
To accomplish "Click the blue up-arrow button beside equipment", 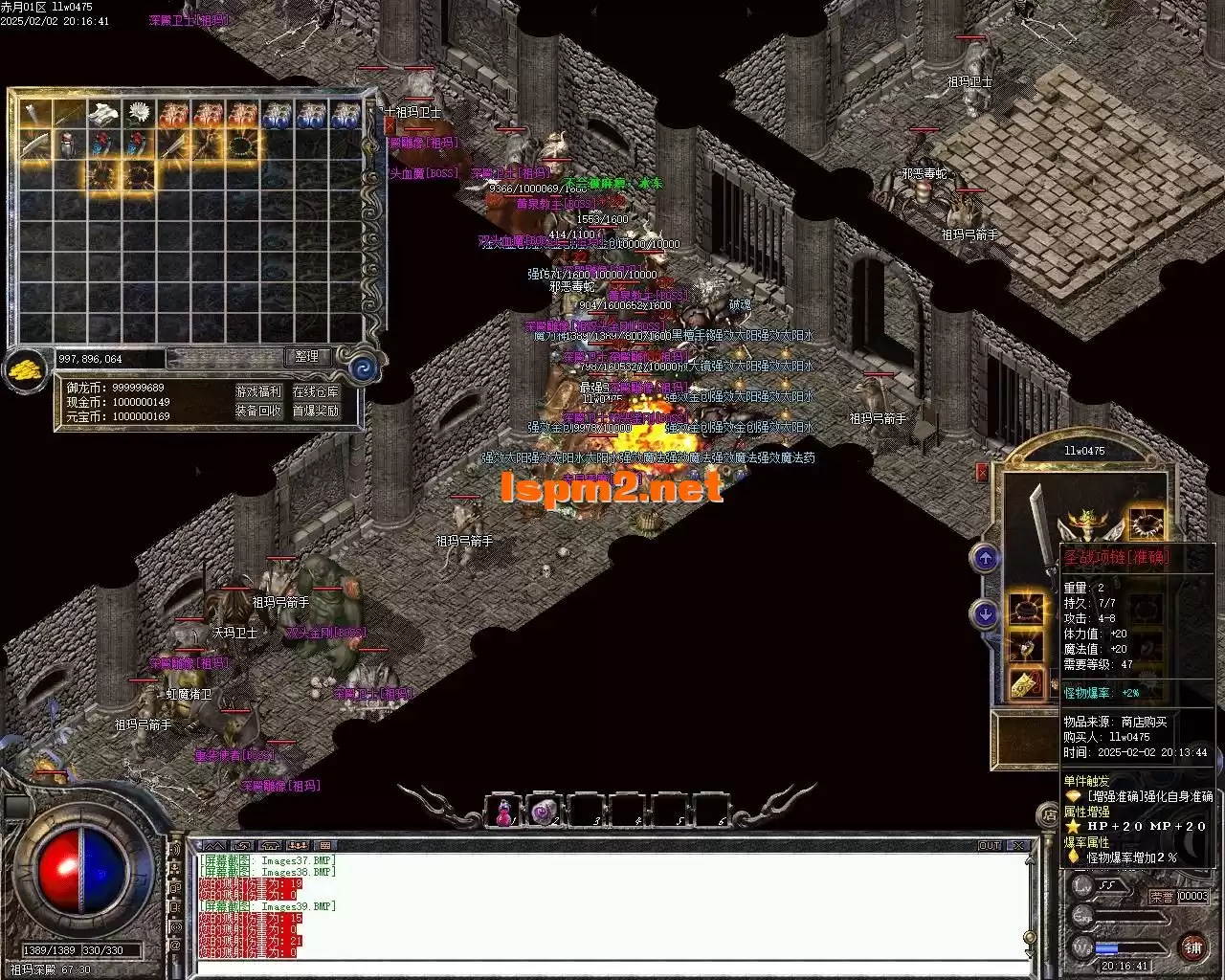I will [987, 558].
